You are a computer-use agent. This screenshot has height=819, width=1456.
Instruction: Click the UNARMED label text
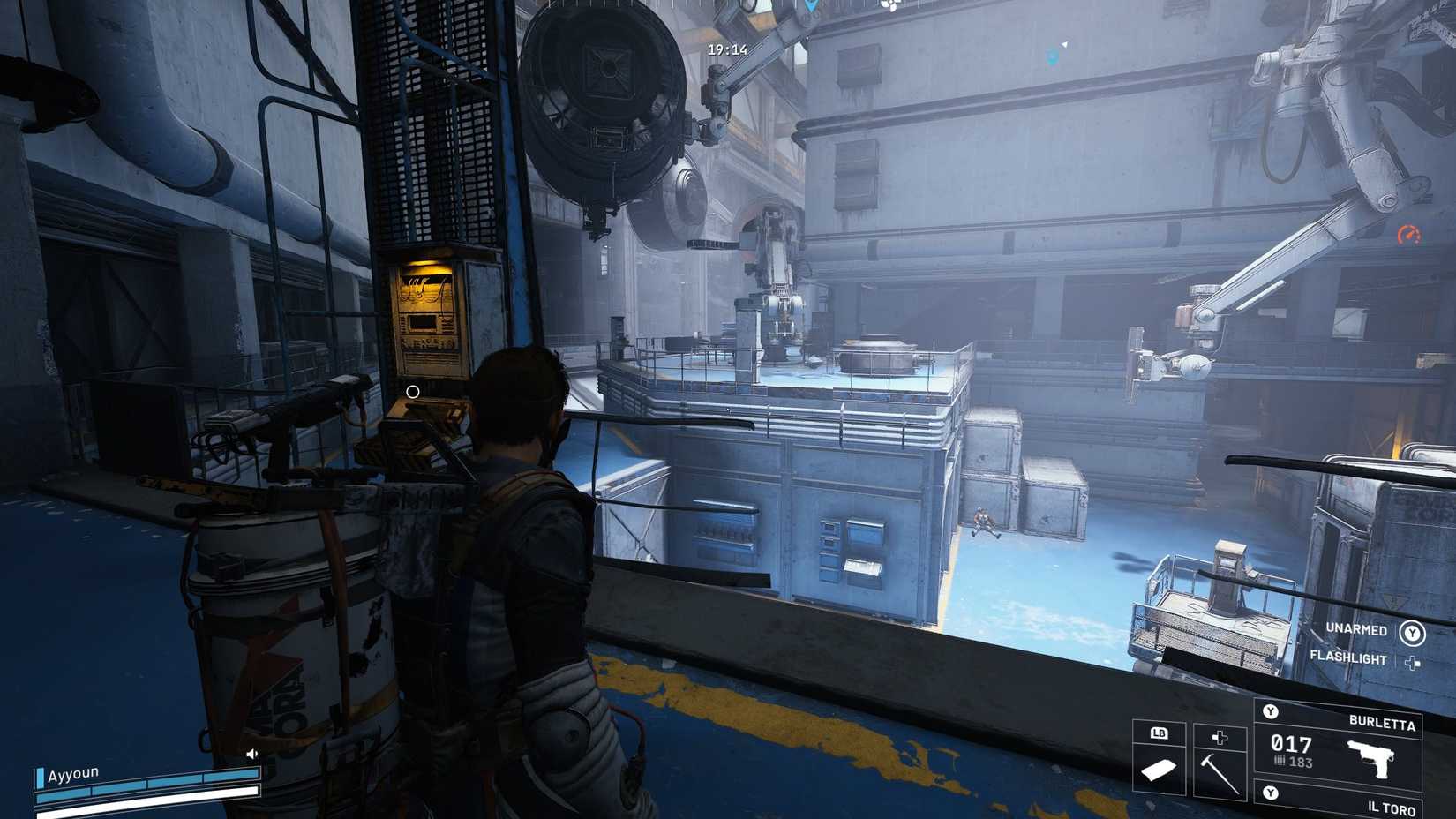(x=1355, y=630)
